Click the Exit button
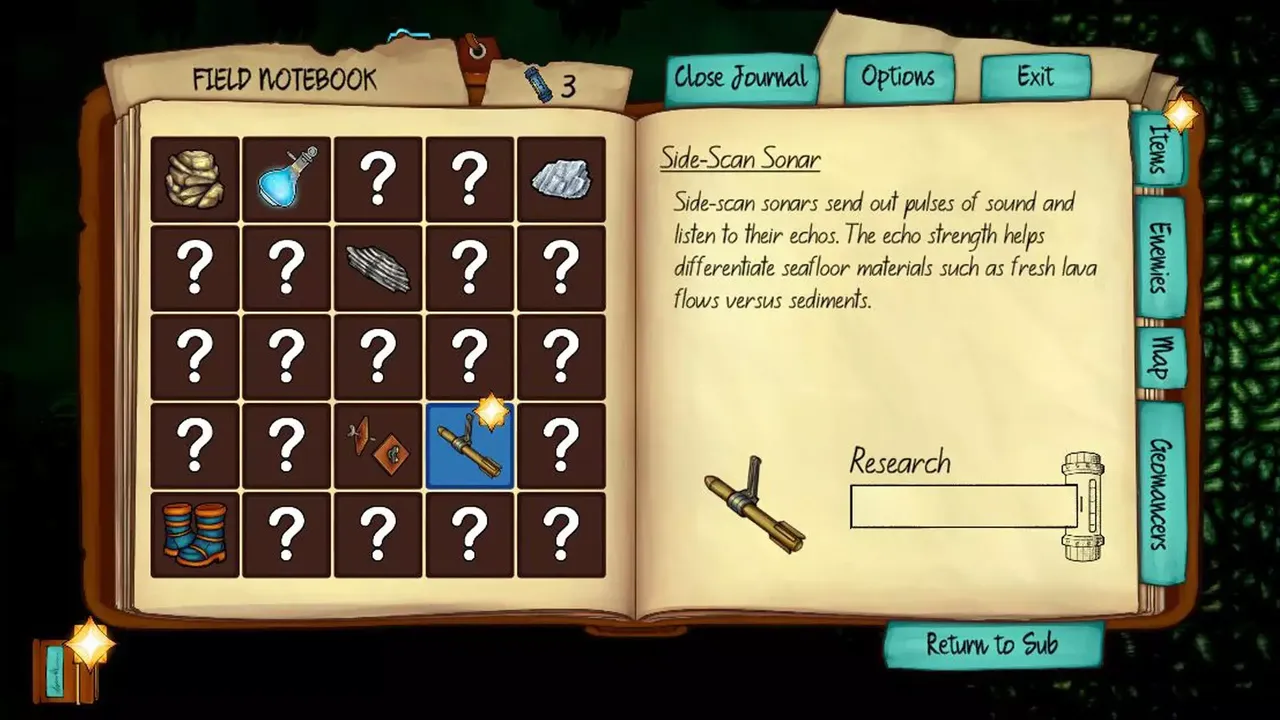The image size is (1280, 720). [x=1035, y=77]
